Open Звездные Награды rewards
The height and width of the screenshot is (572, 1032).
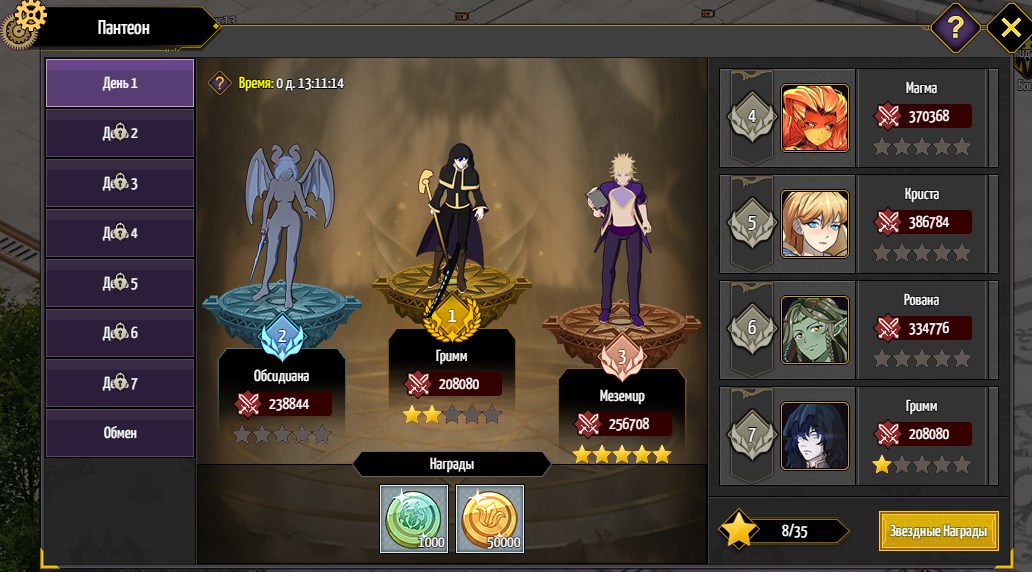click(x=938, y=531)
